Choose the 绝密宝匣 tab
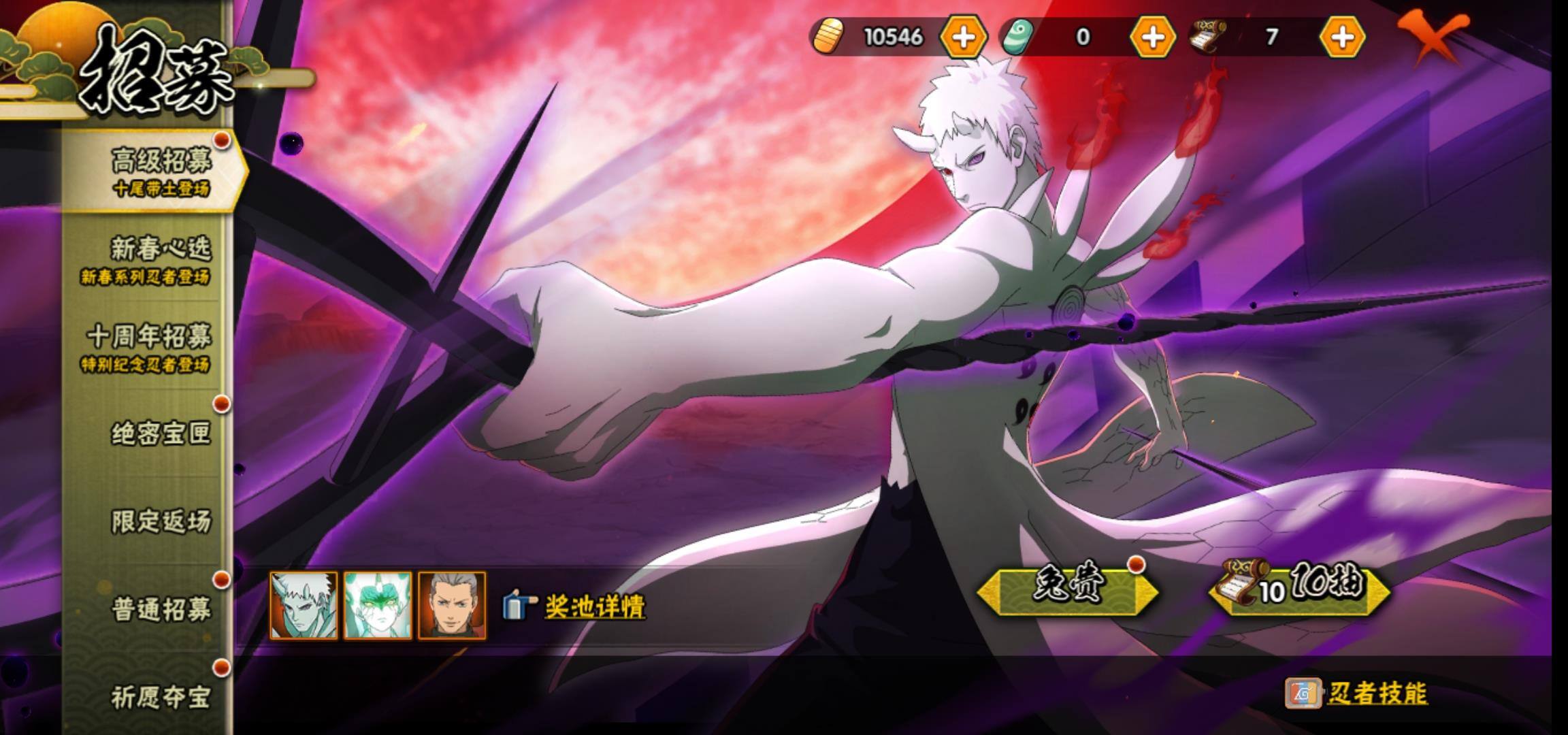This screenshot has width=1568, height=735. click(x=161, y=433)
